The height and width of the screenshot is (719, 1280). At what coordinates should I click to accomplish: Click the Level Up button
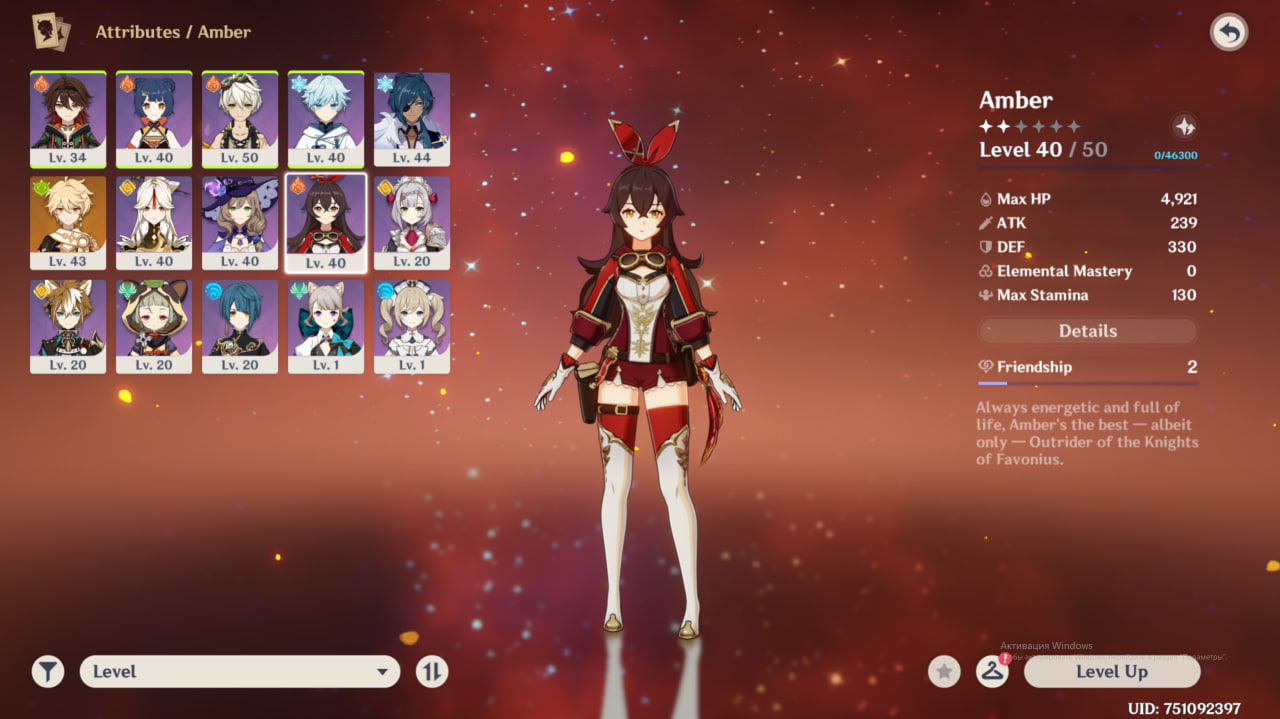click(x=1111, y=672)
